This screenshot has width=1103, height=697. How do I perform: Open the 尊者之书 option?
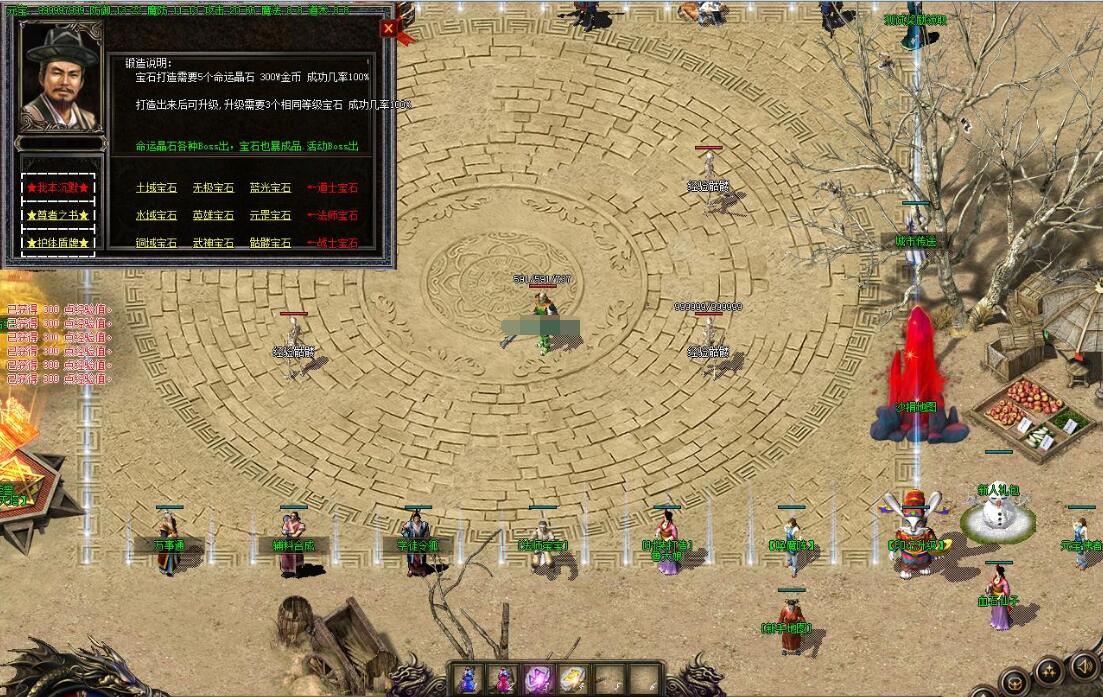pyautogui.click(x=58, y=215)
